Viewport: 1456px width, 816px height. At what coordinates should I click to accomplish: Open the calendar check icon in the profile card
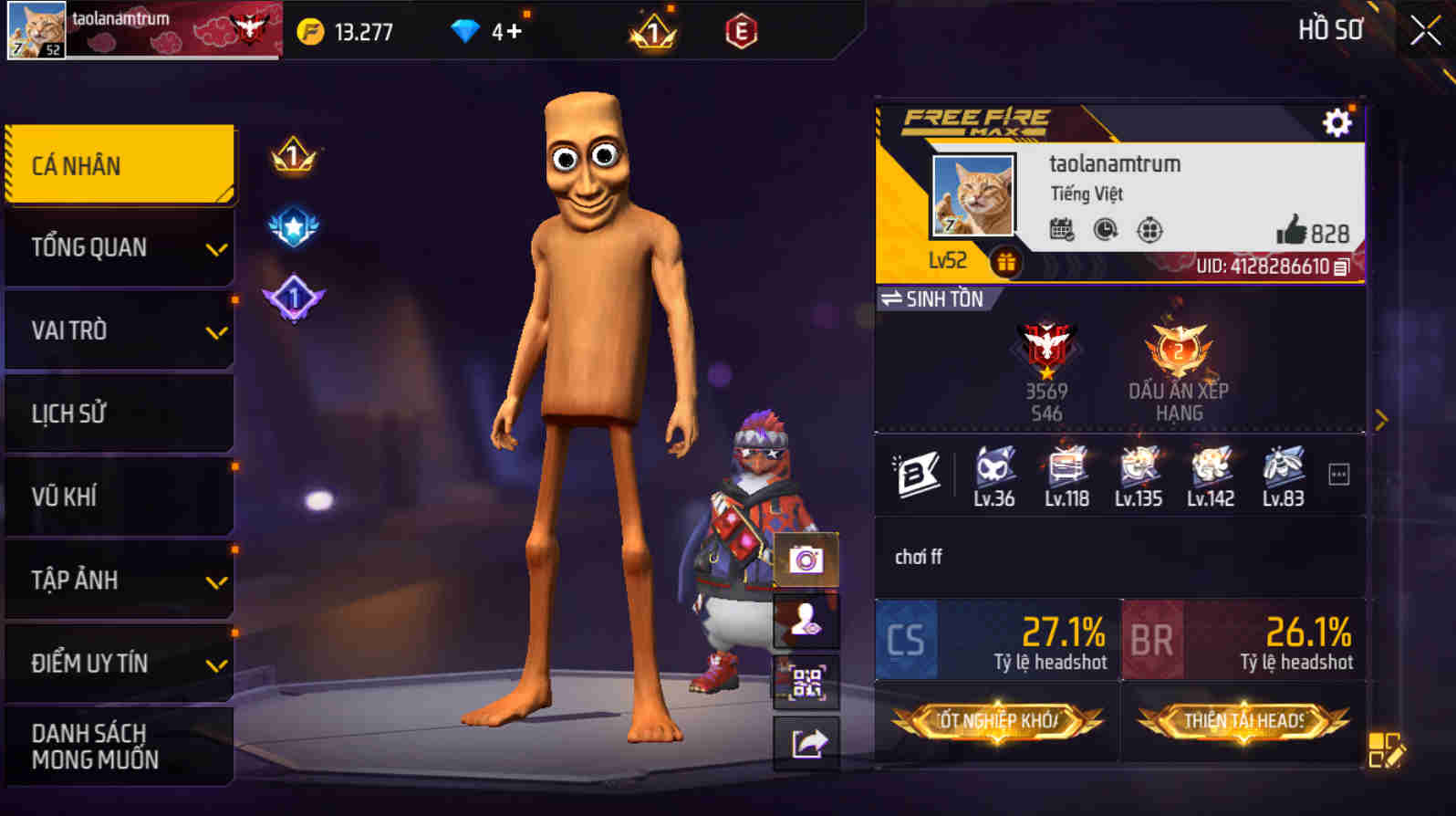[1060, 231]
